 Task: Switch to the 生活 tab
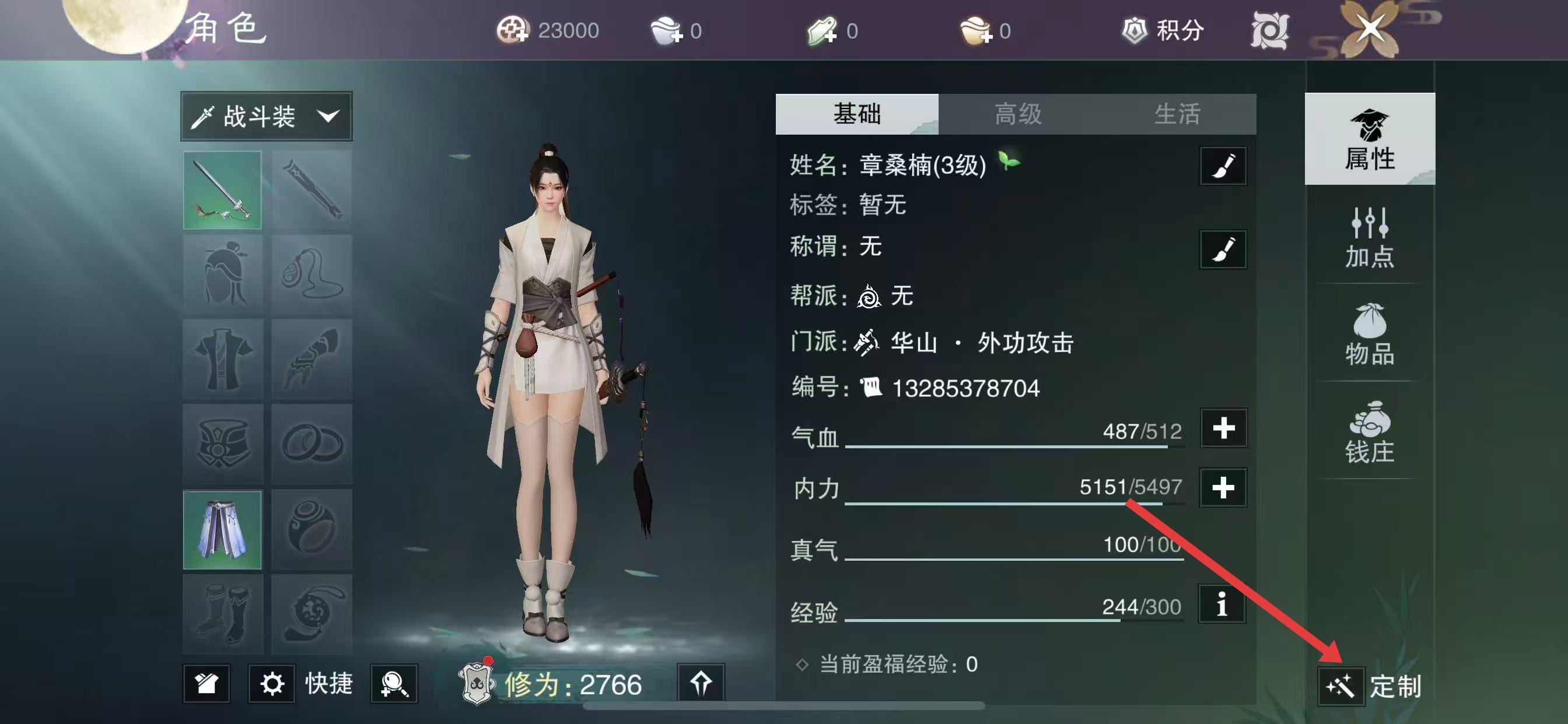(1177, 114)
